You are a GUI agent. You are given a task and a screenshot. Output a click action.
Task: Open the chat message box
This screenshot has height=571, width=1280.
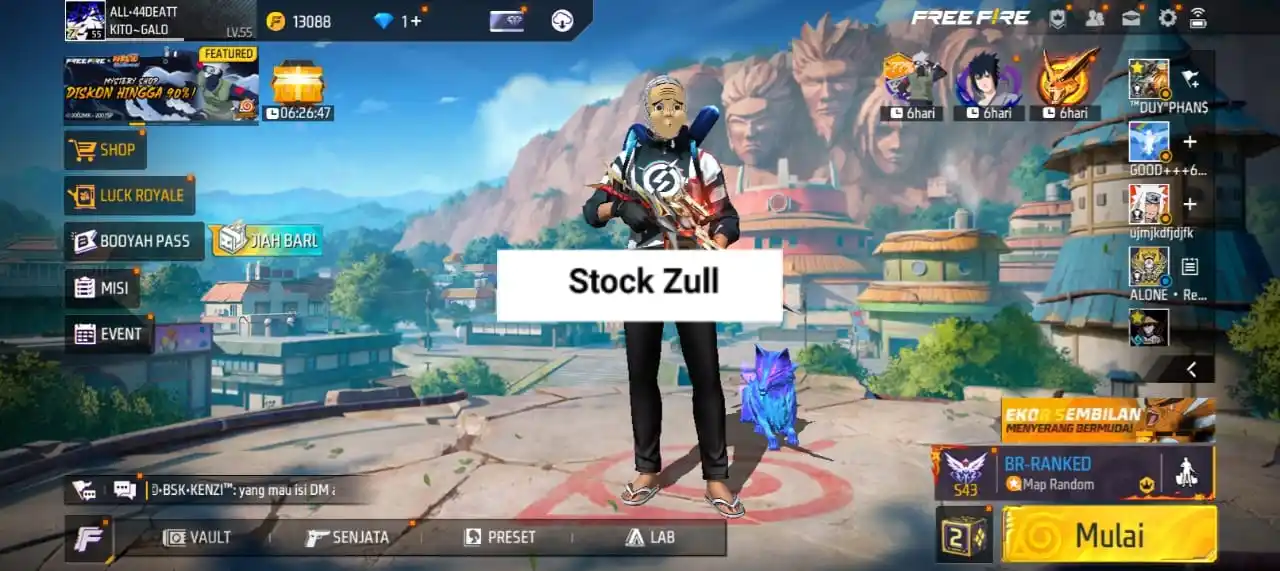tap(125, 490)
